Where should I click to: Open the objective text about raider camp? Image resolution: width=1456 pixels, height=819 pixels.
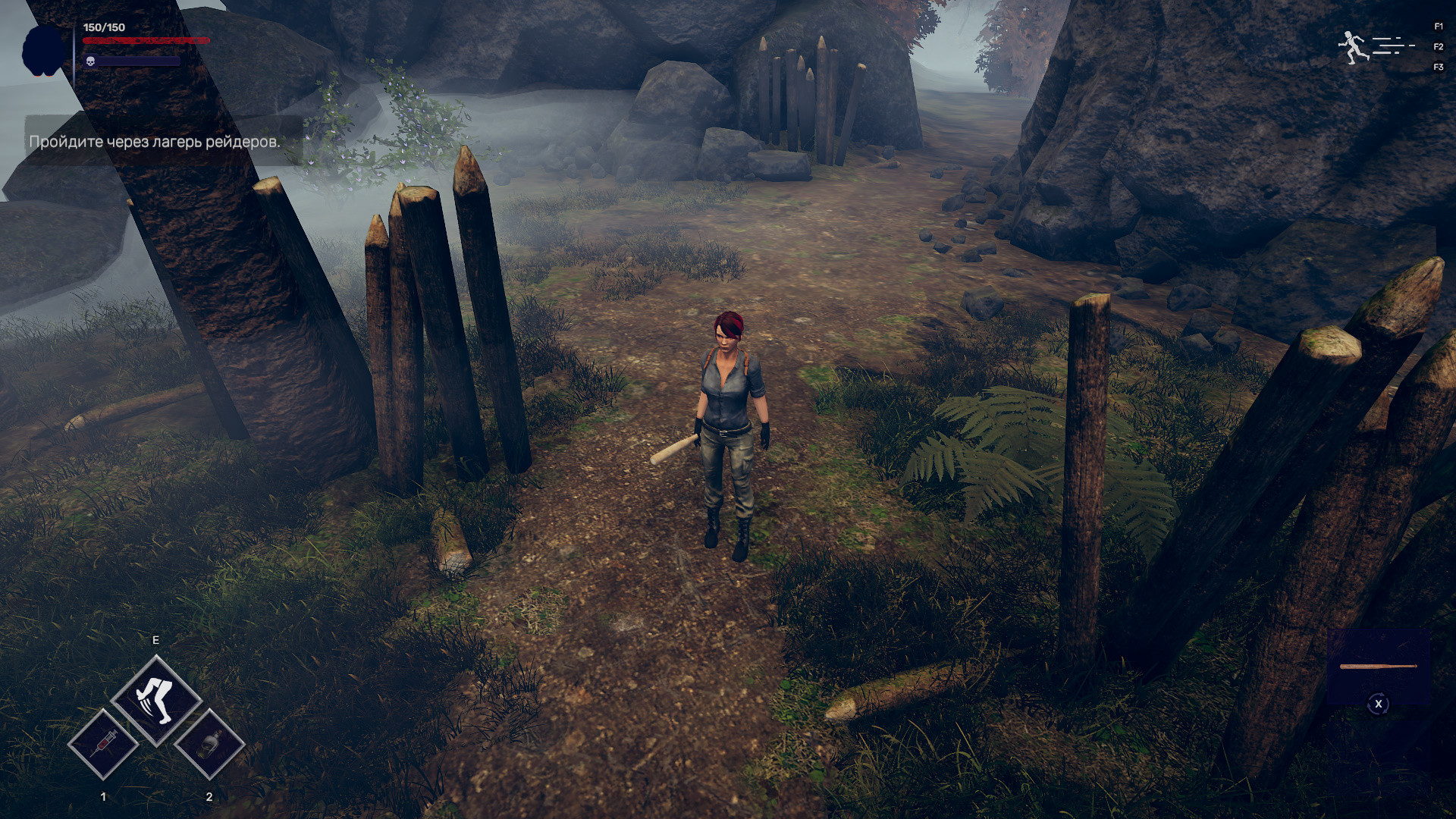pos(155,141)
